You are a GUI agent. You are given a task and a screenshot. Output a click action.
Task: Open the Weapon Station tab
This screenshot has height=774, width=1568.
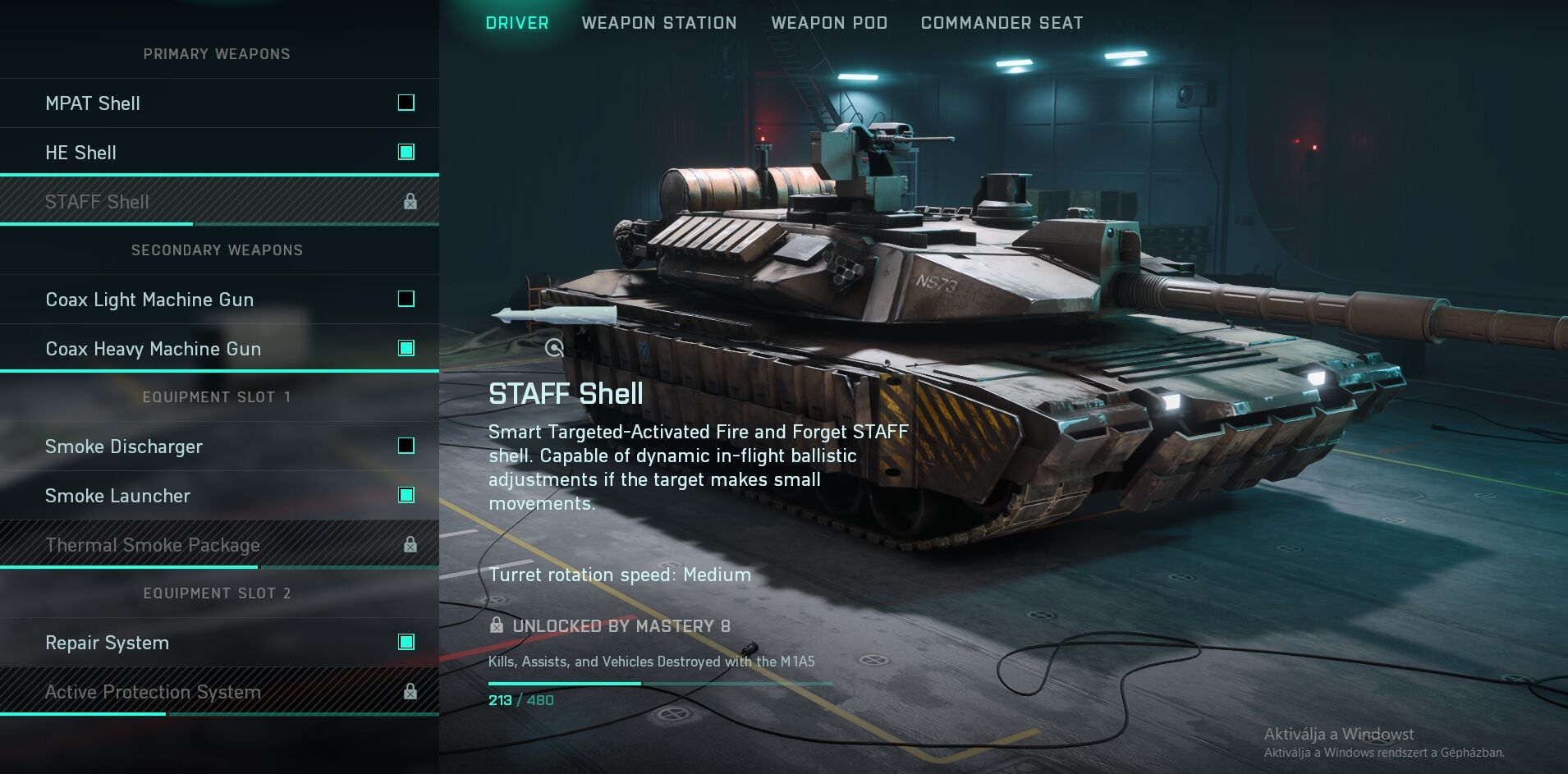[658, 23]
